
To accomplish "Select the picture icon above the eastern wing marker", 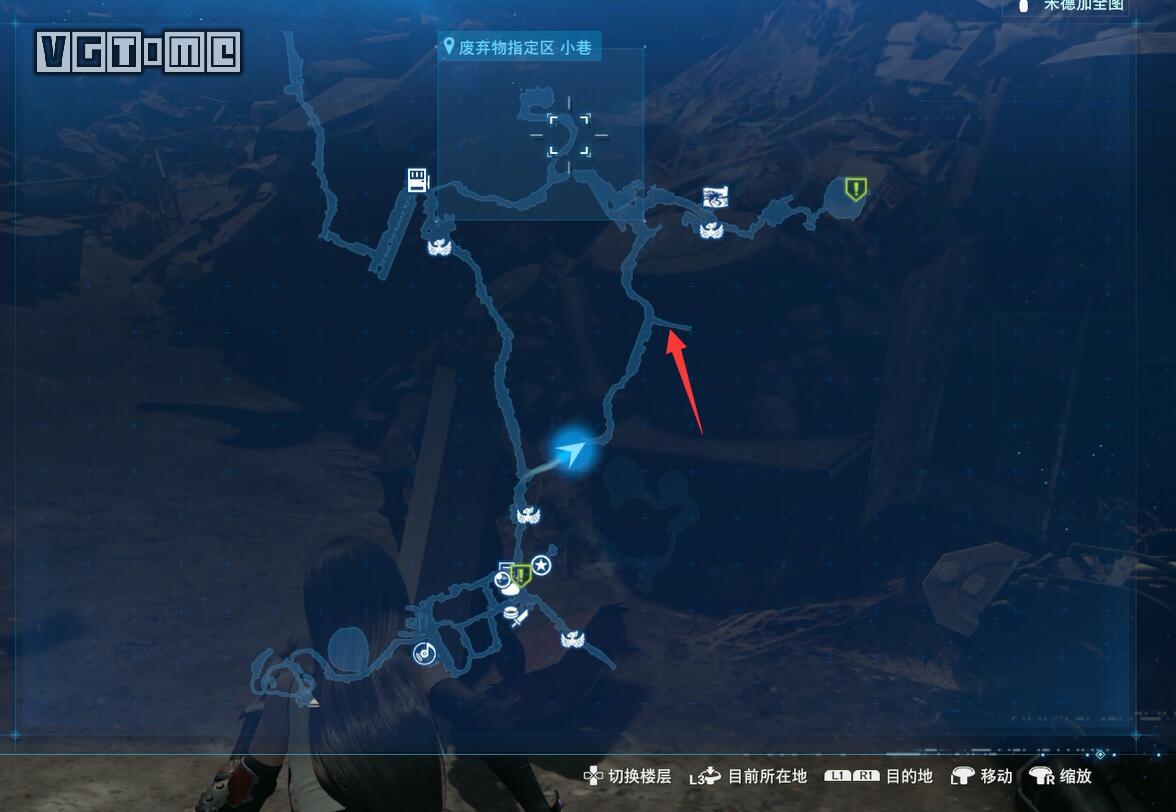I will click(715, 196).
